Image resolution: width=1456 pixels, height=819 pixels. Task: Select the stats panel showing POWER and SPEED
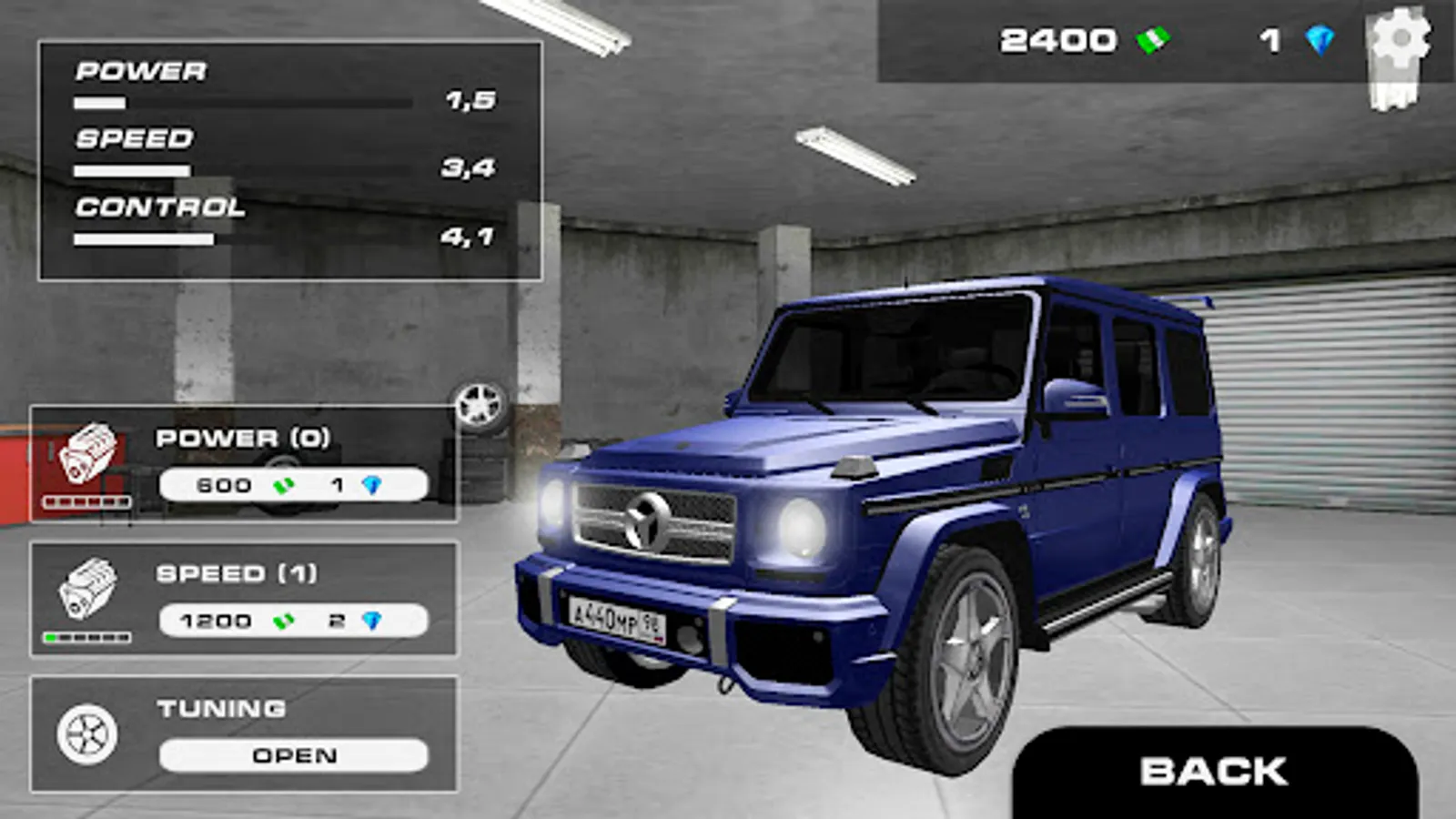[x=282, y=155]
